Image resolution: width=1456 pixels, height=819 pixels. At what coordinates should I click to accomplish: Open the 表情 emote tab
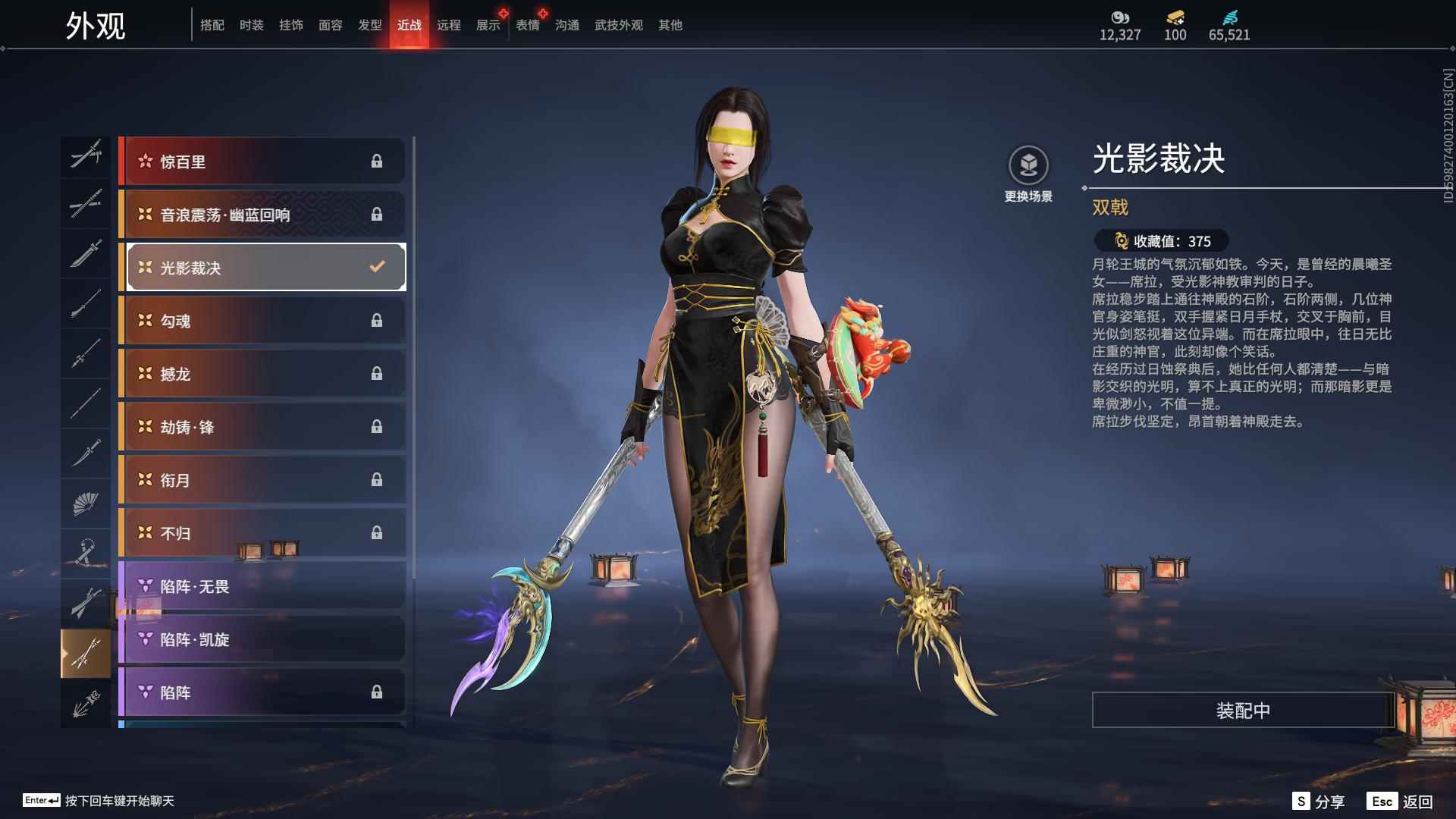pos(527,25)
